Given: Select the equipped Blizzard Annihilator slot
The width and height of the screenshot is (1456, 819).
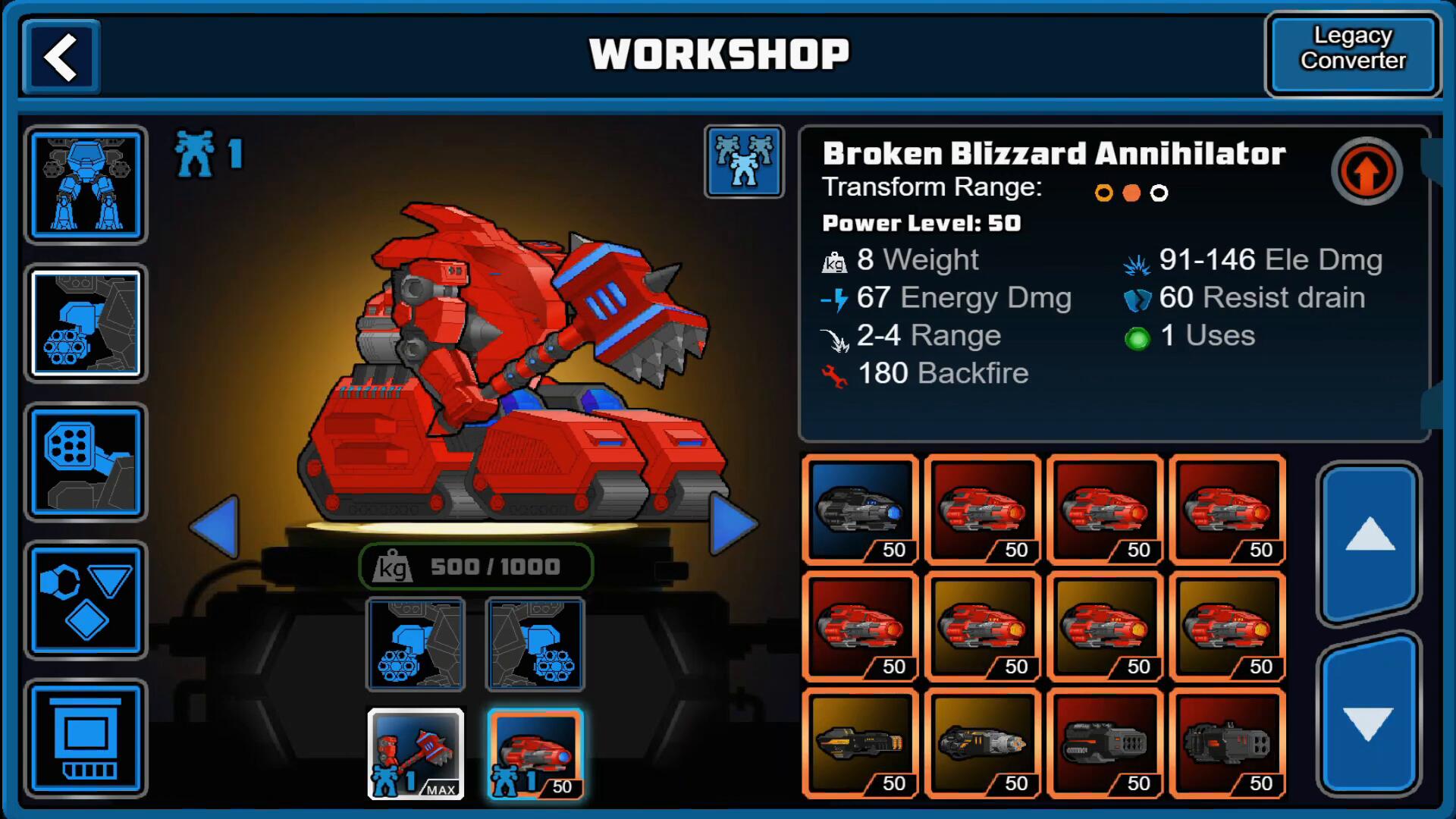Looking at the screenshot, I should (x=535, y=754).
